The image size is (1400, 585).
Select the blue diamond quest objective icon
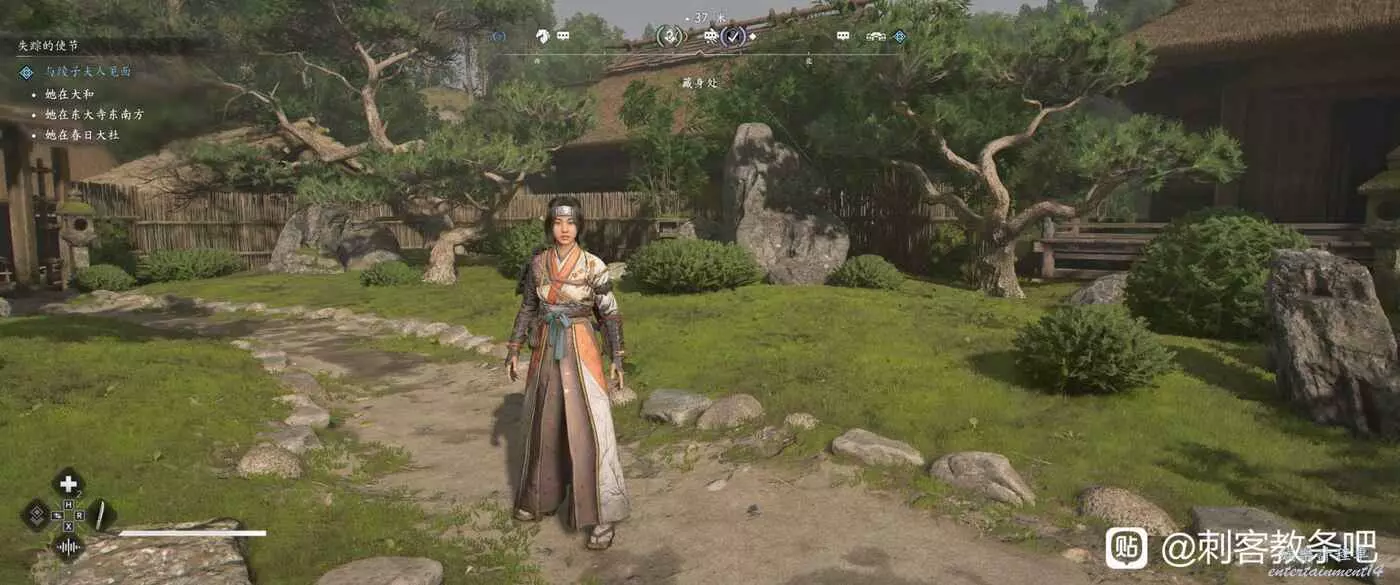point(26,72)
